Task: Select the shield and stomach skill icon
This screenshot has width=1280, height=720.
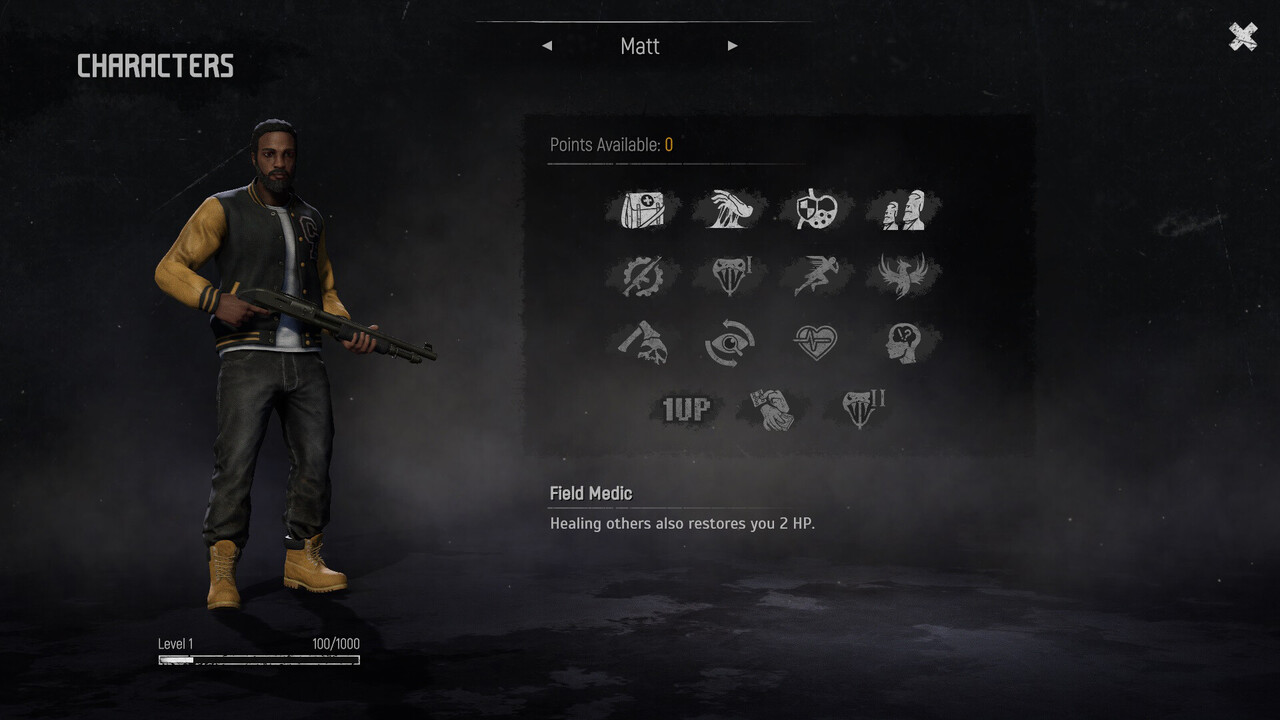Action: tap(816, 210)
